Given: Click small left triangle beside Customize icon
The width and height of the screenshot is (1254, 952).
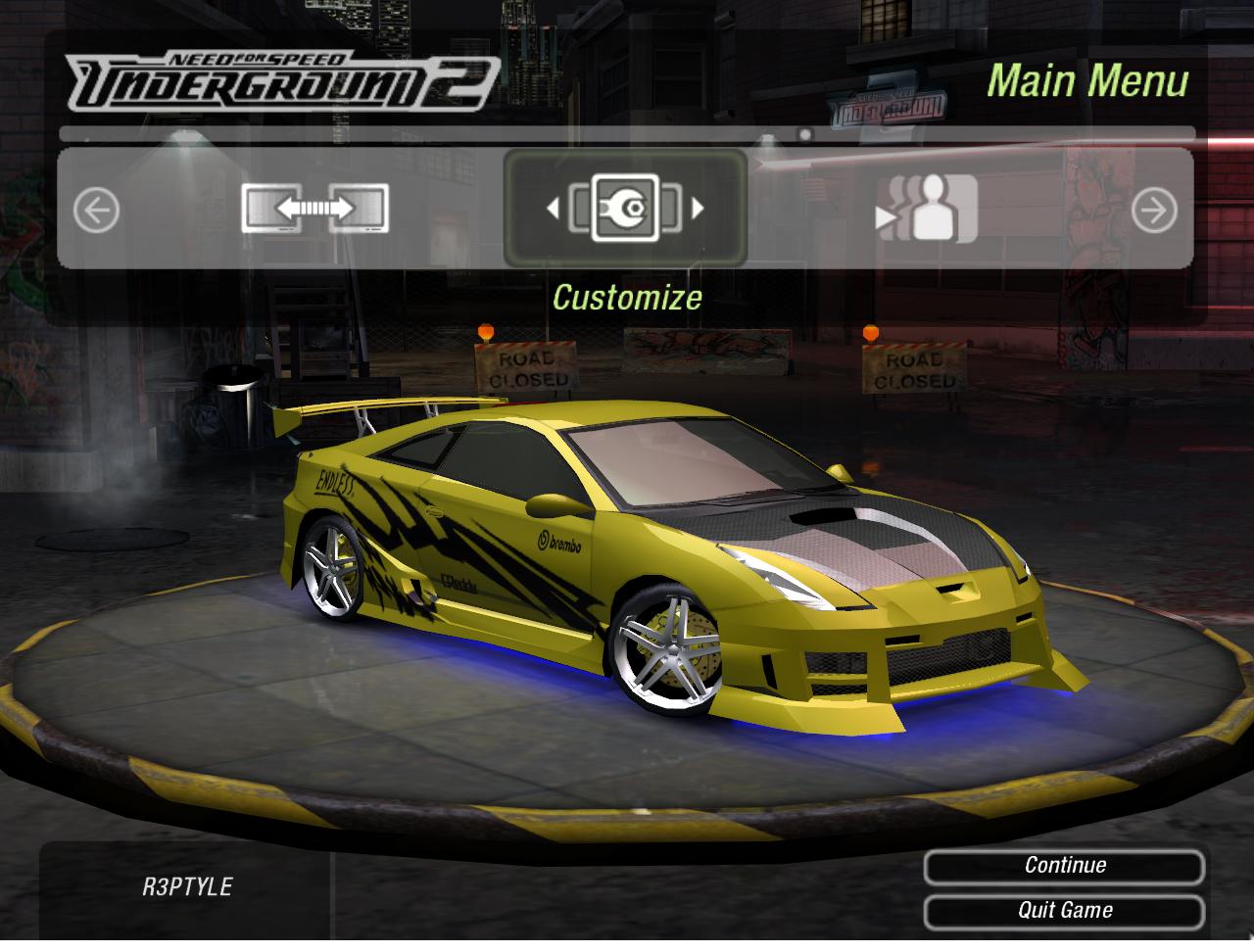Looking at the screenshot, I should coord(553,208).
